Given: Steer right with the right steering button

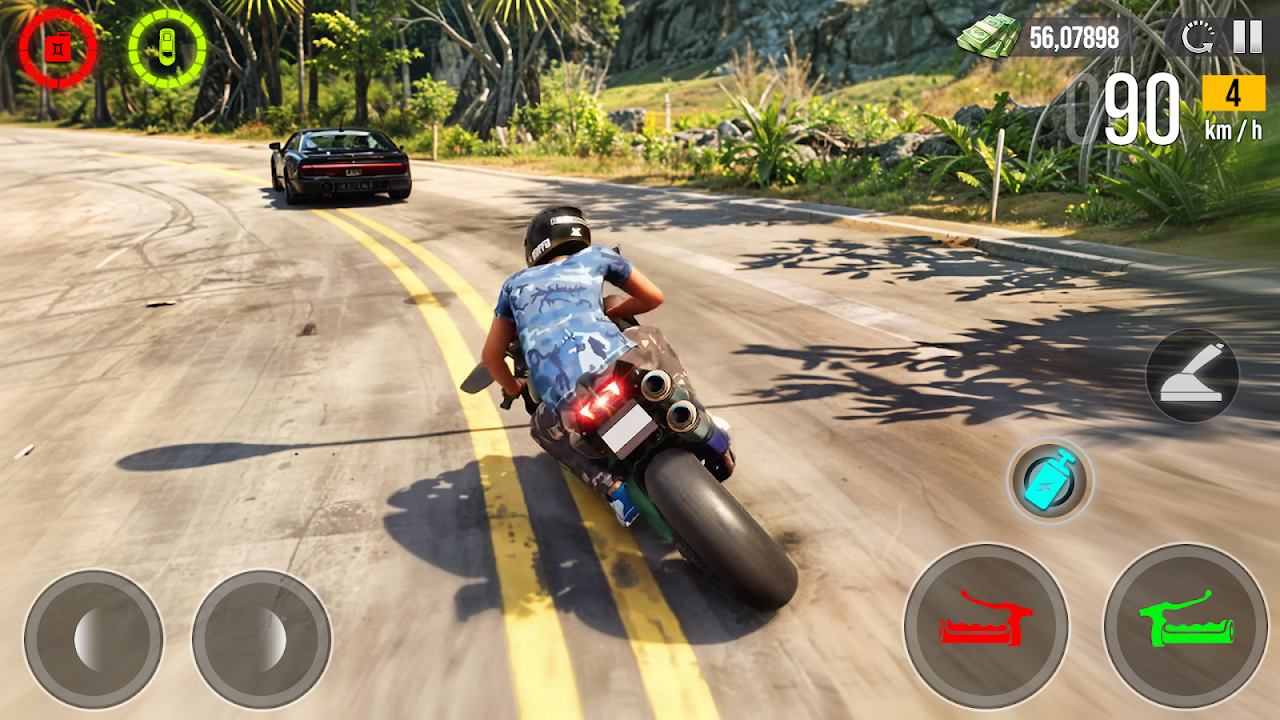Looking at the screenshot, I should pyautogui.click(x=261, y=639).
